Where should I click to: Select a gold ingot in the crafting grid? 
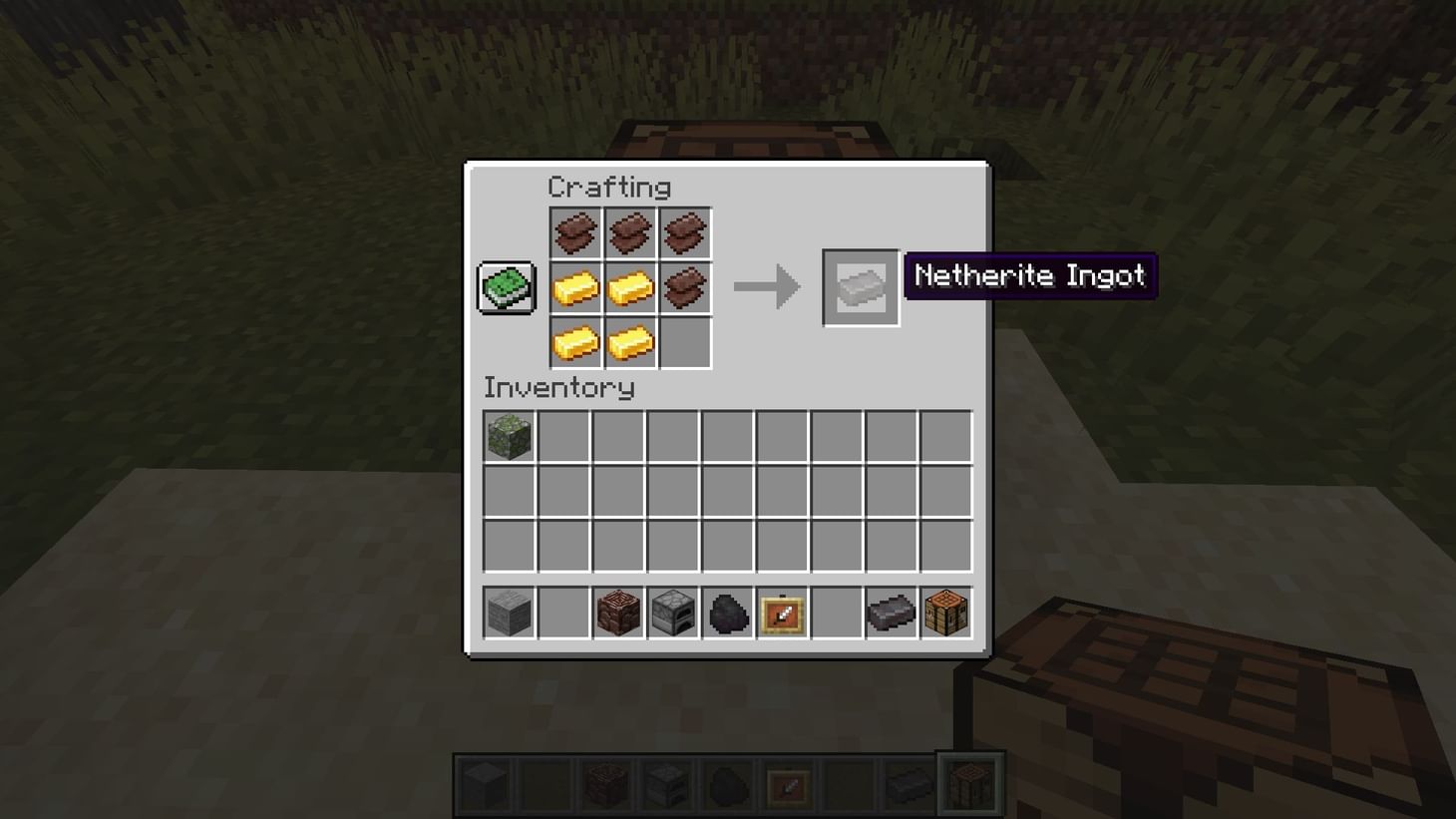pyautogui.click(x=575, y=286)
